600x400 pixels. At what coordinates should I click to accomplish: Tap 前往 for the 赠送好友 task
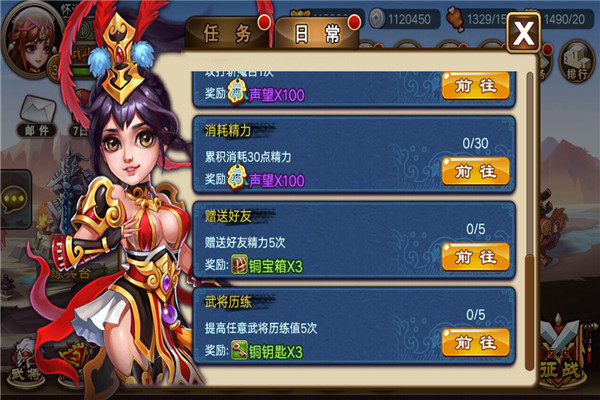click(475, 256)
